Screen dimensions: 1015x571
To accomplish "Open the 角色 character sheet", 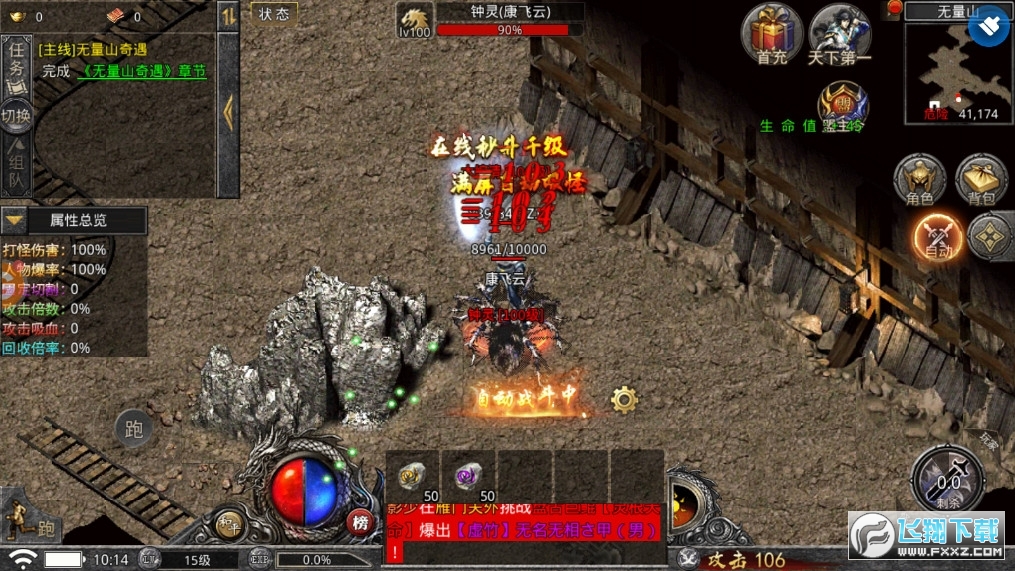I will click(x=919, y=181).
